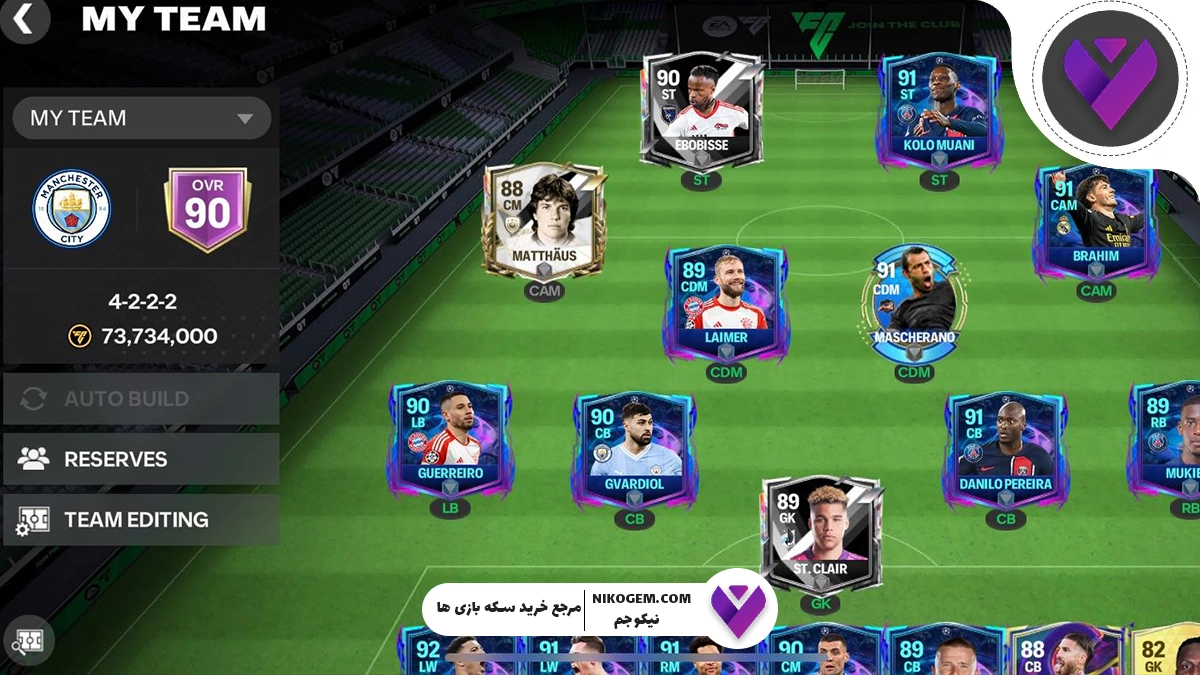Image resolution: width=1200 pixels, height=675 pixels.
Task: Choose the Guerreiro left back card
Action: [x=450, y=440]
